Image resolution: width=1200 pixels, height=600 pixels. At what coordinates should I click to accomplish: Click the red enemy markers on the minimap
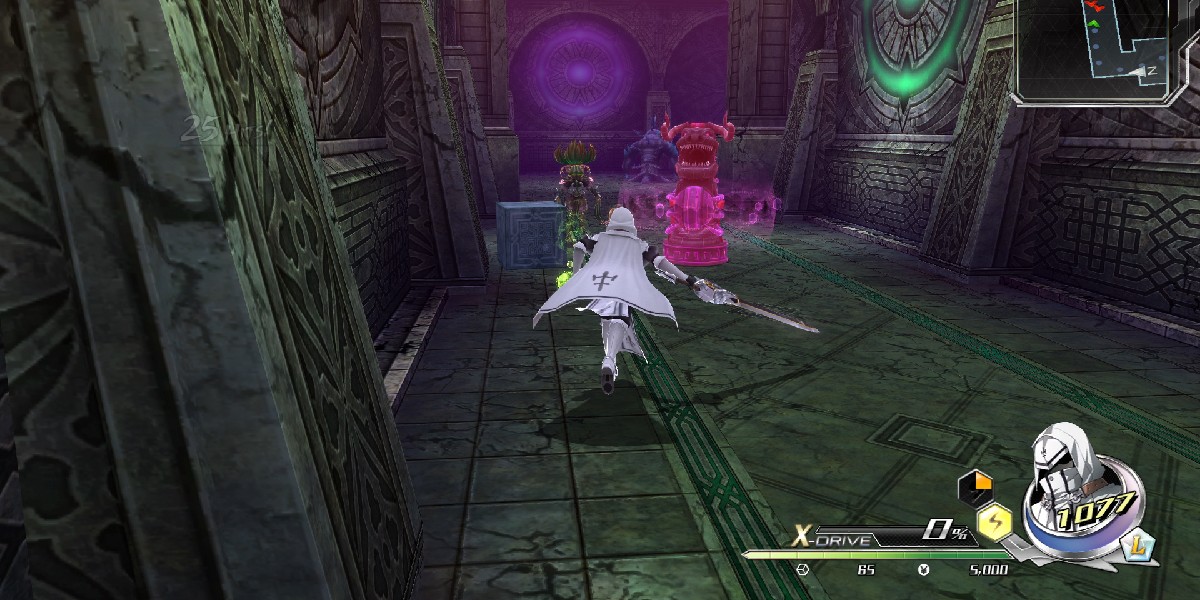pyautogui.click(x=1092, y=7)
